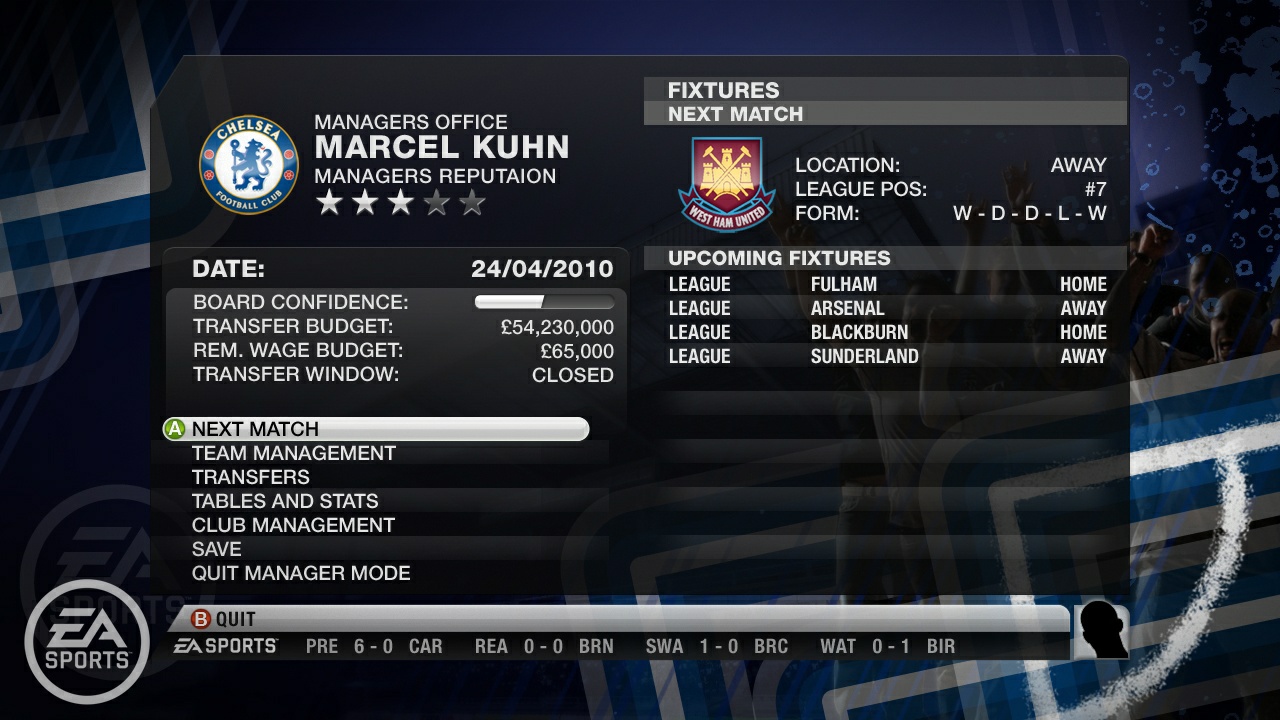Select the Arsenal away league fixture
1280x720 pixels.
click(886, 308)
